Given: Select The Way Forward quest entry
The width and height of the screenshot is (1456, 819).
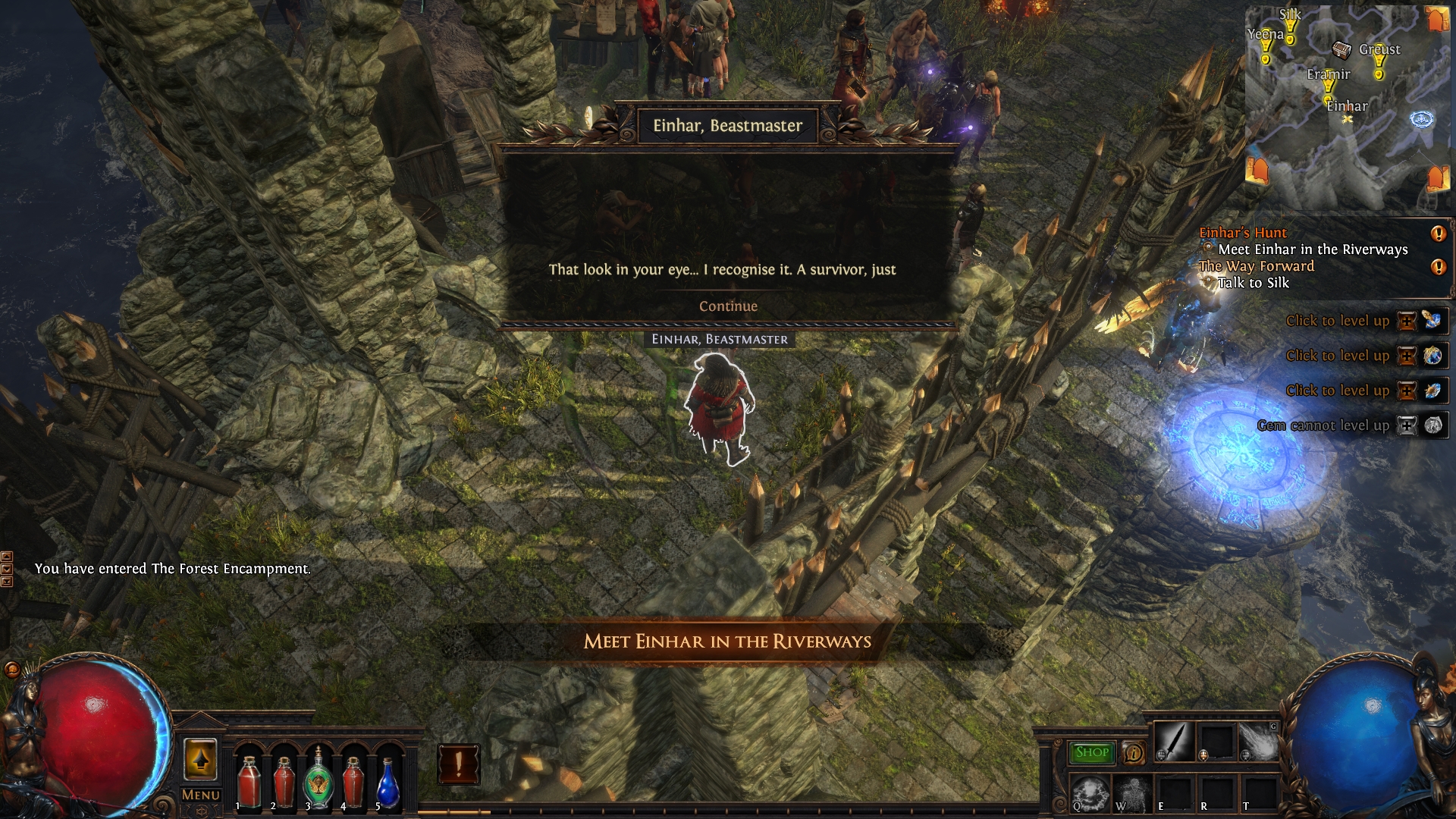Looking at the screenshot, I should click(x=1256, y=266).
